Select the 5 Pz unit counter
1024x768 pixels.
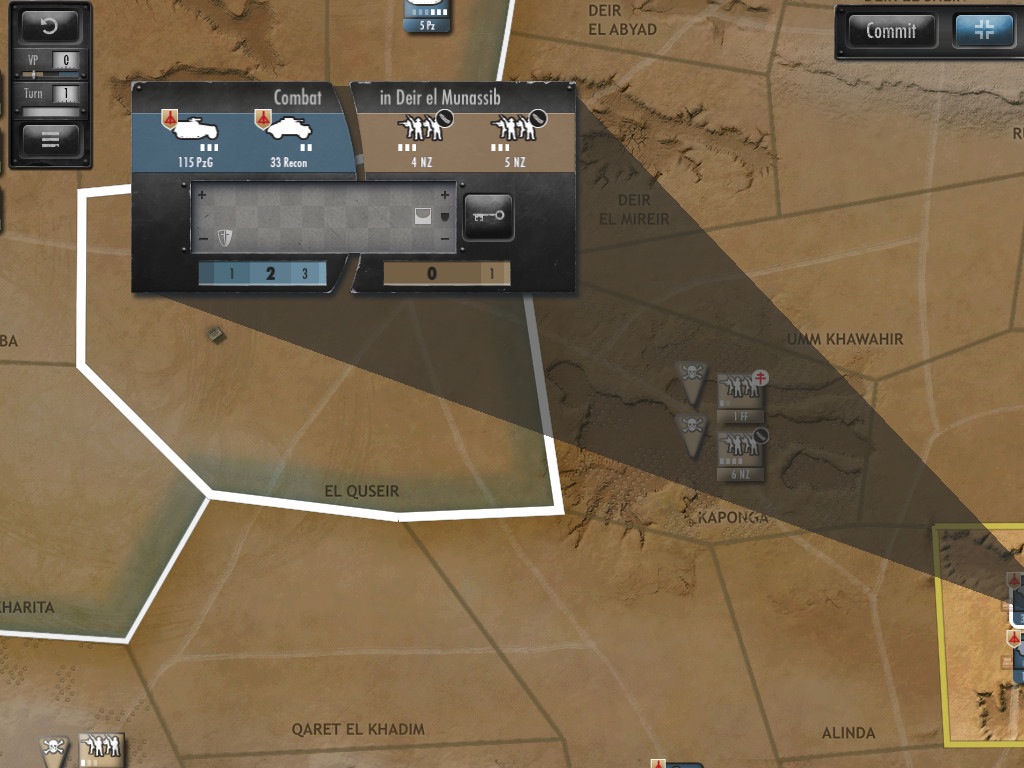[425, 14]
